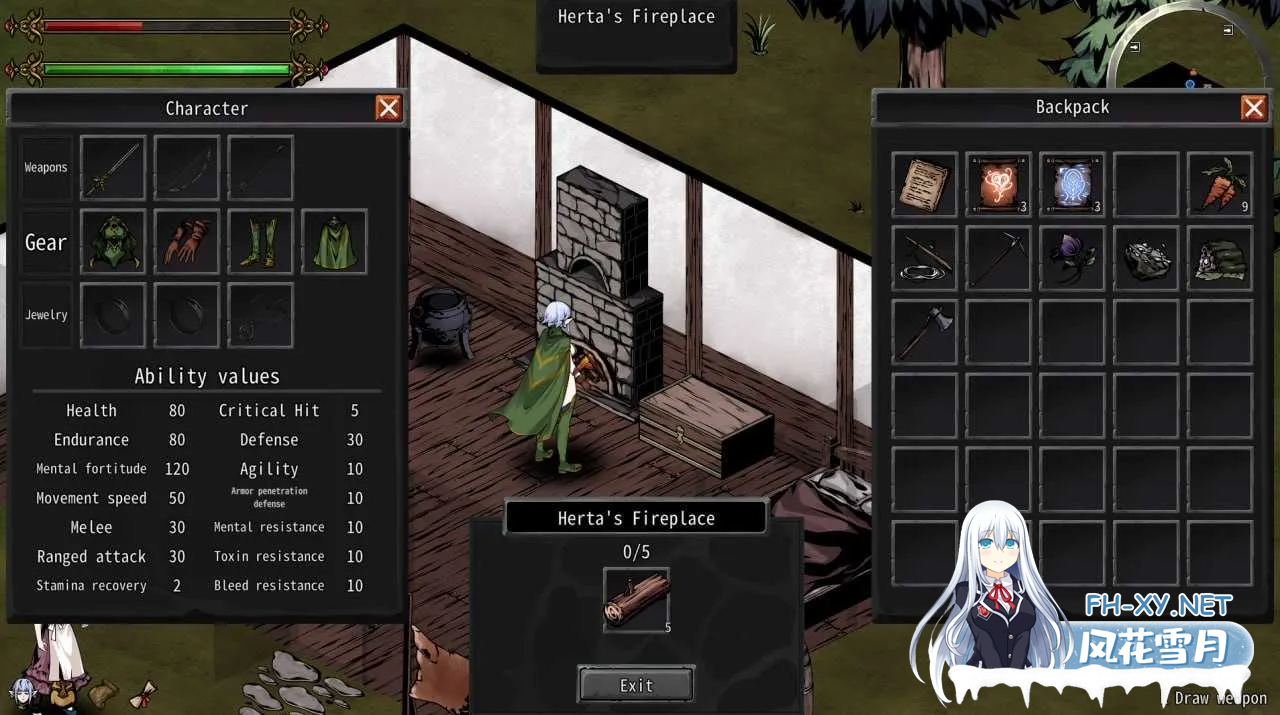Choose the green boots gear slot
This screenshot has height=715, width=1280.
261,241
